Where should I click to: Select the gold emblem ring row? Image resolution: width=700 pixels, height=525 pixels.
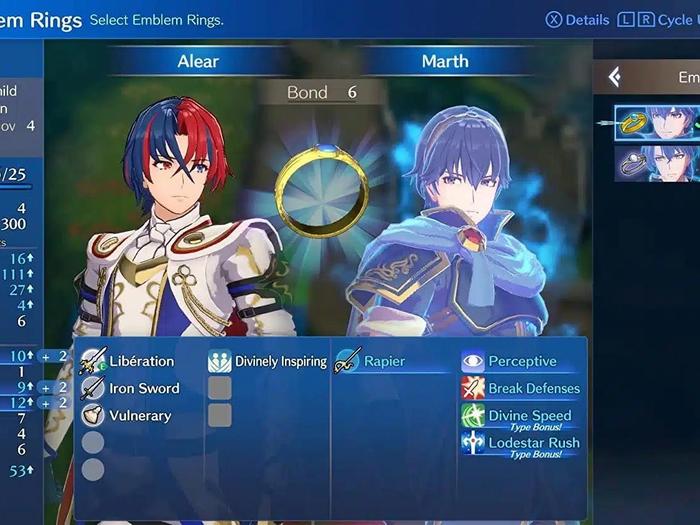coord(656,124)
